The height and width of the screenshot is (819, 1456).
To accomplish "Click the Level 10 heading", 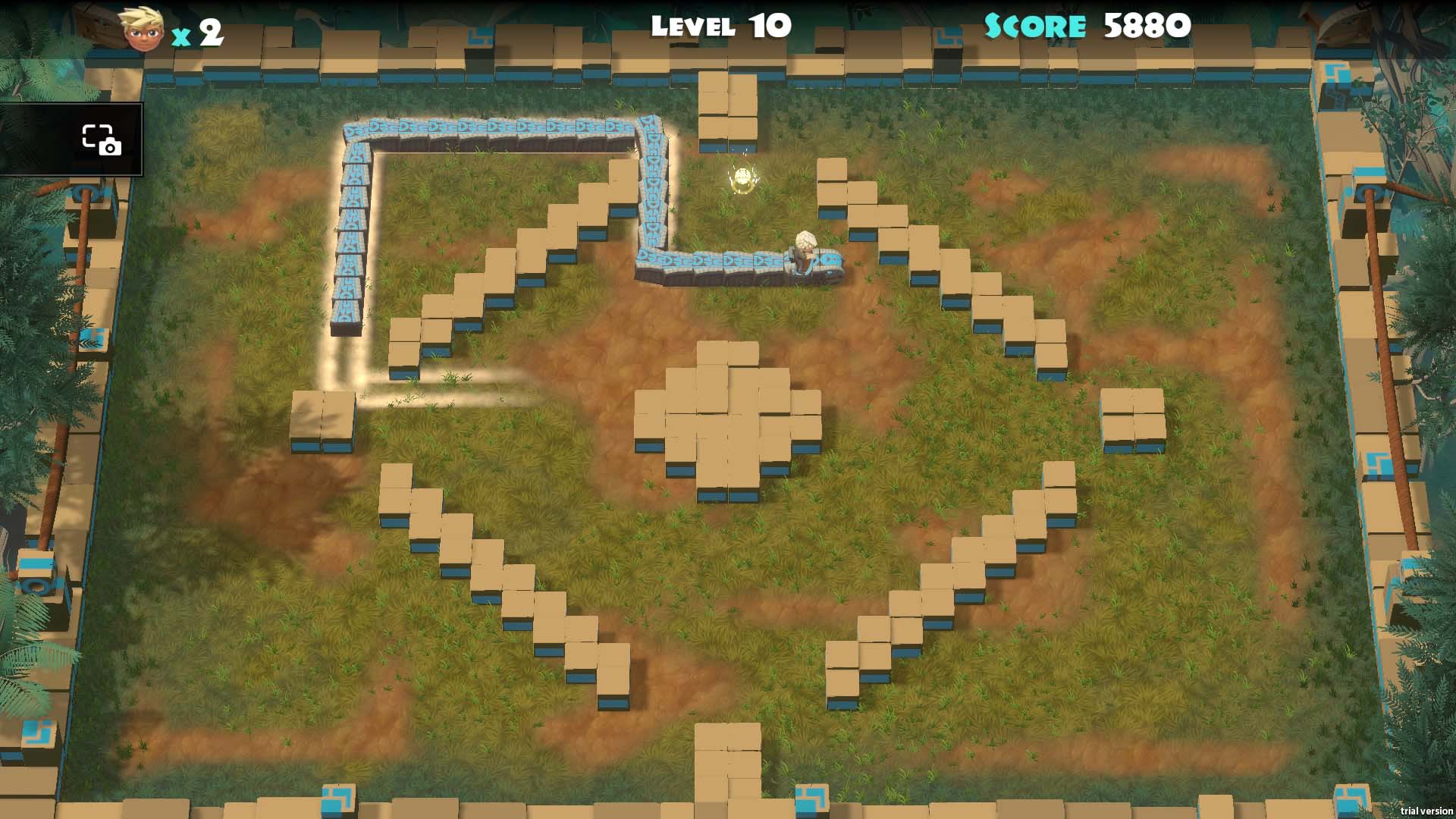I will click(x=720, y=27).
